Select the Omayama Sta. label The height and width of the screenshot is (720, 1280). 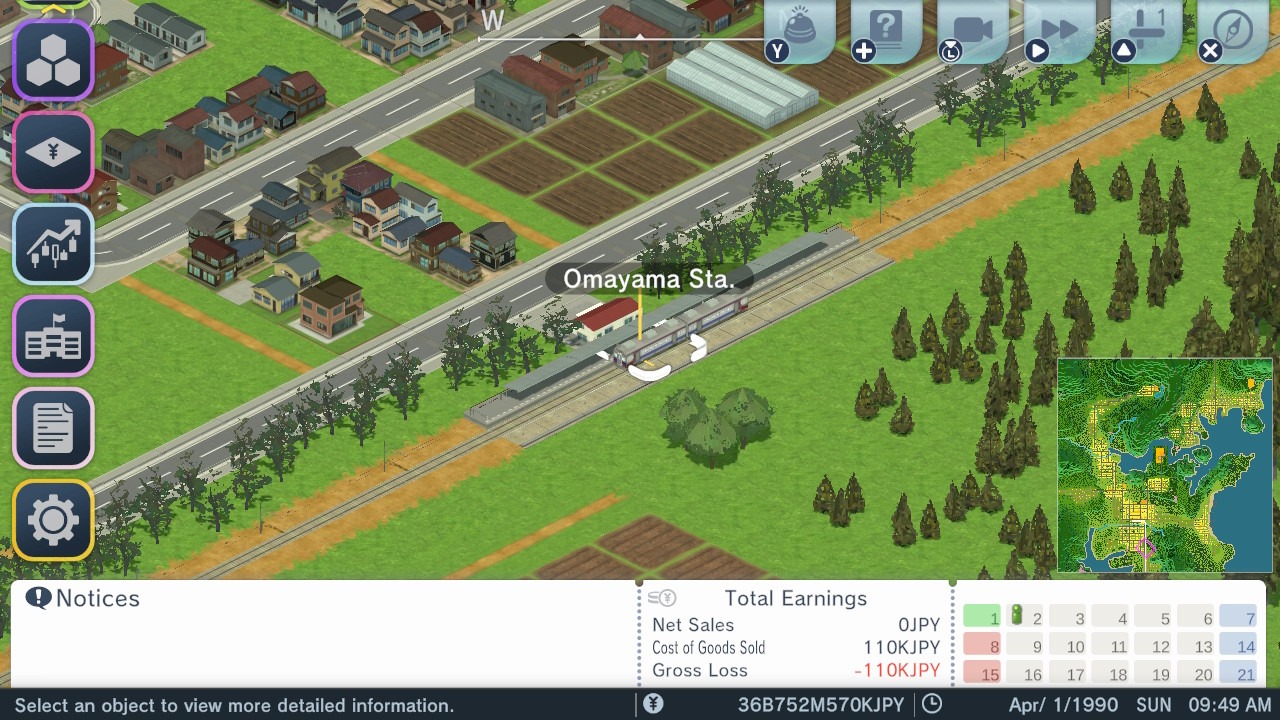coord(649,279)
